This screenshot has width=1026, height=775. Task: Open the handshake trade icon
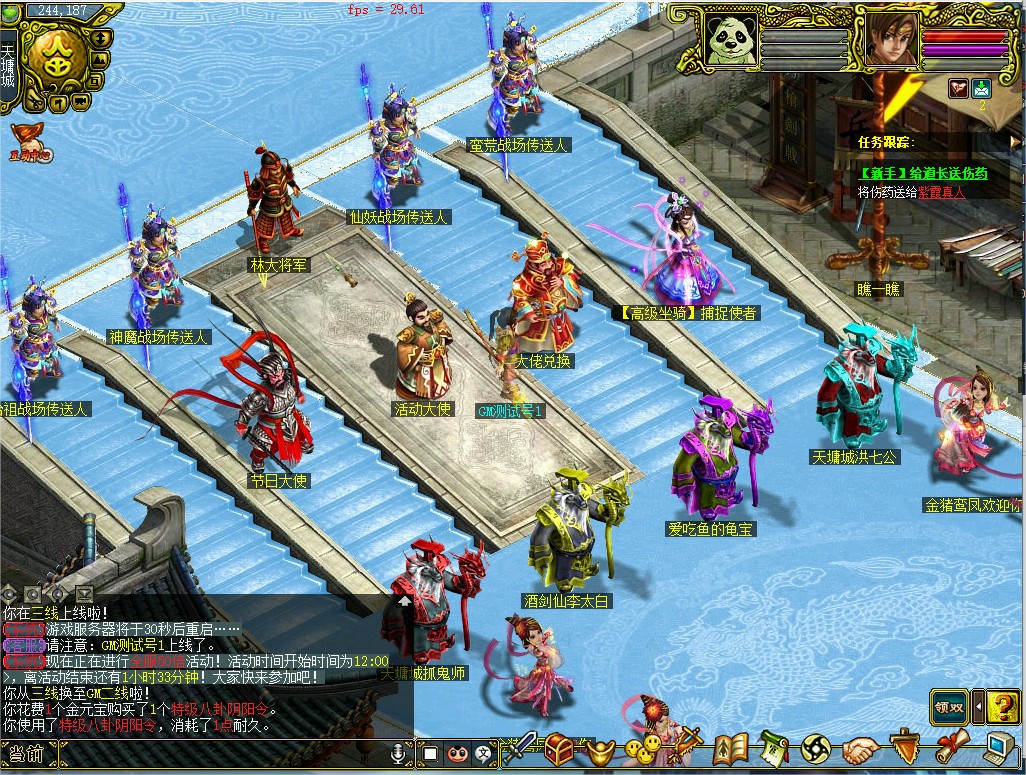[860, 748]
